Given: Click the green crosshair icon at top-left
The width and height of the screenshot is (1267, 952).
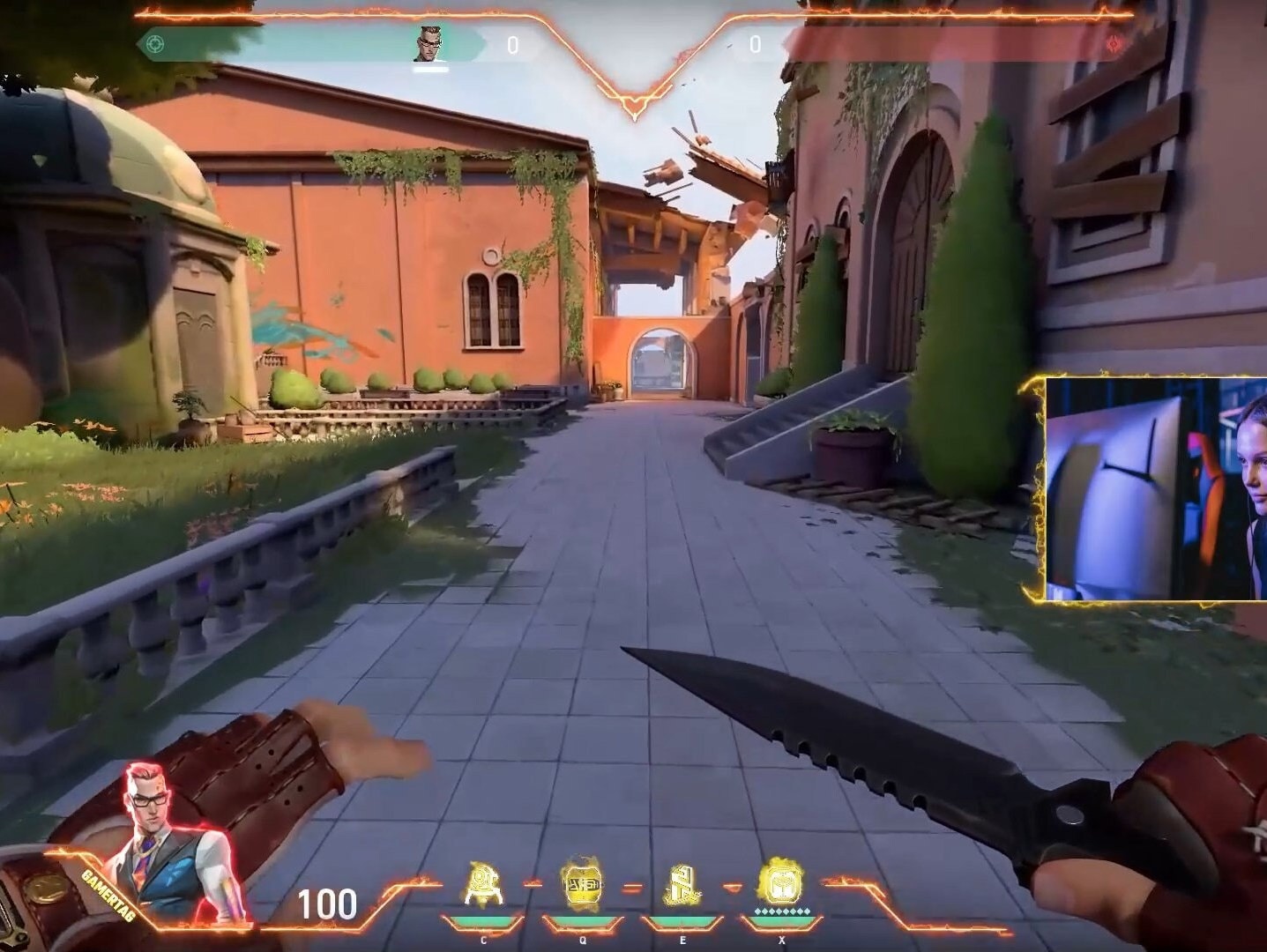Looking at the screenshot, I should (x=156, y=43).
